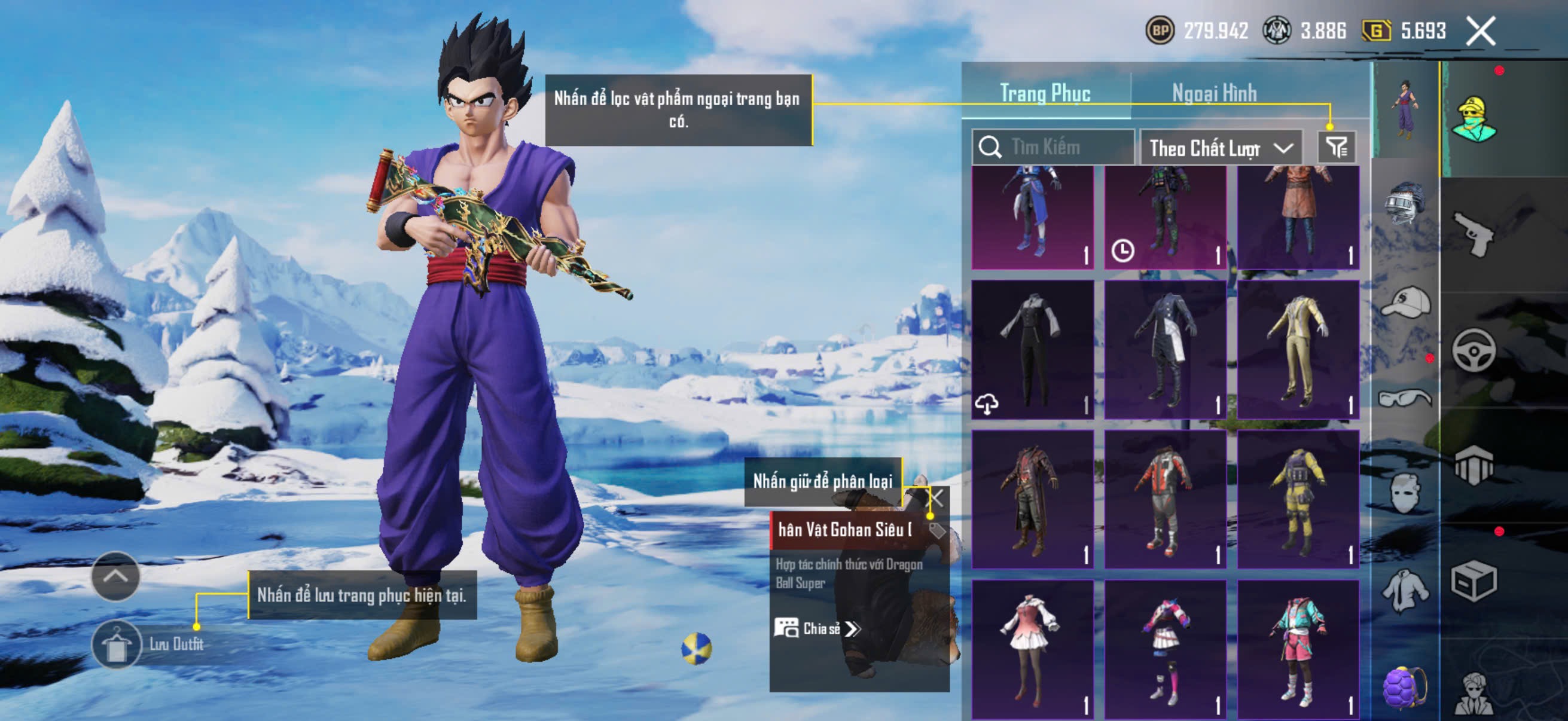Open the Theo Chất Lượng sort dropdown
This screenshot has width=1568, height=721.
click(1220, 148)
